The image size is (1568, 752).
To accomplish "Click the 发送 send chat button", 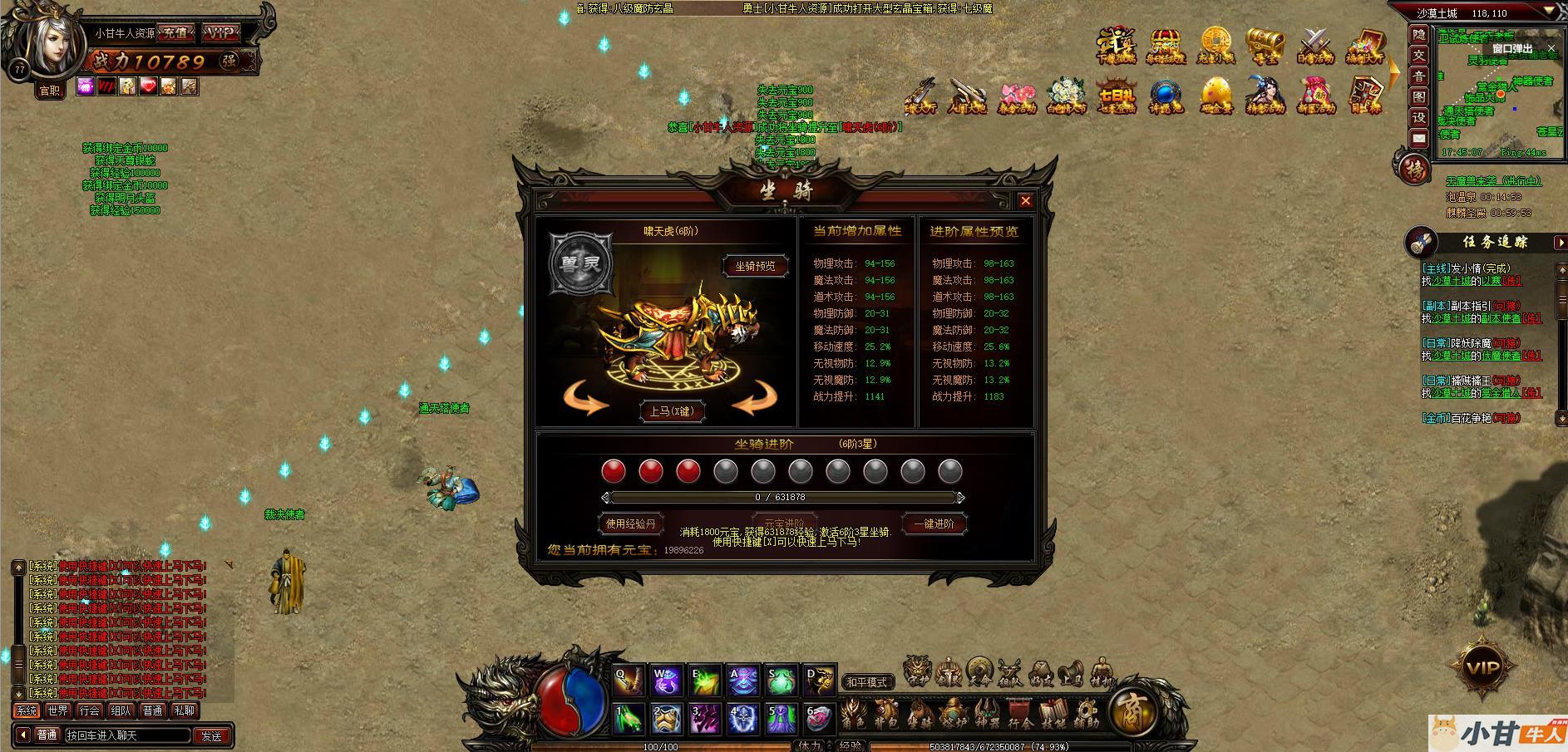I will pos(211,735).
